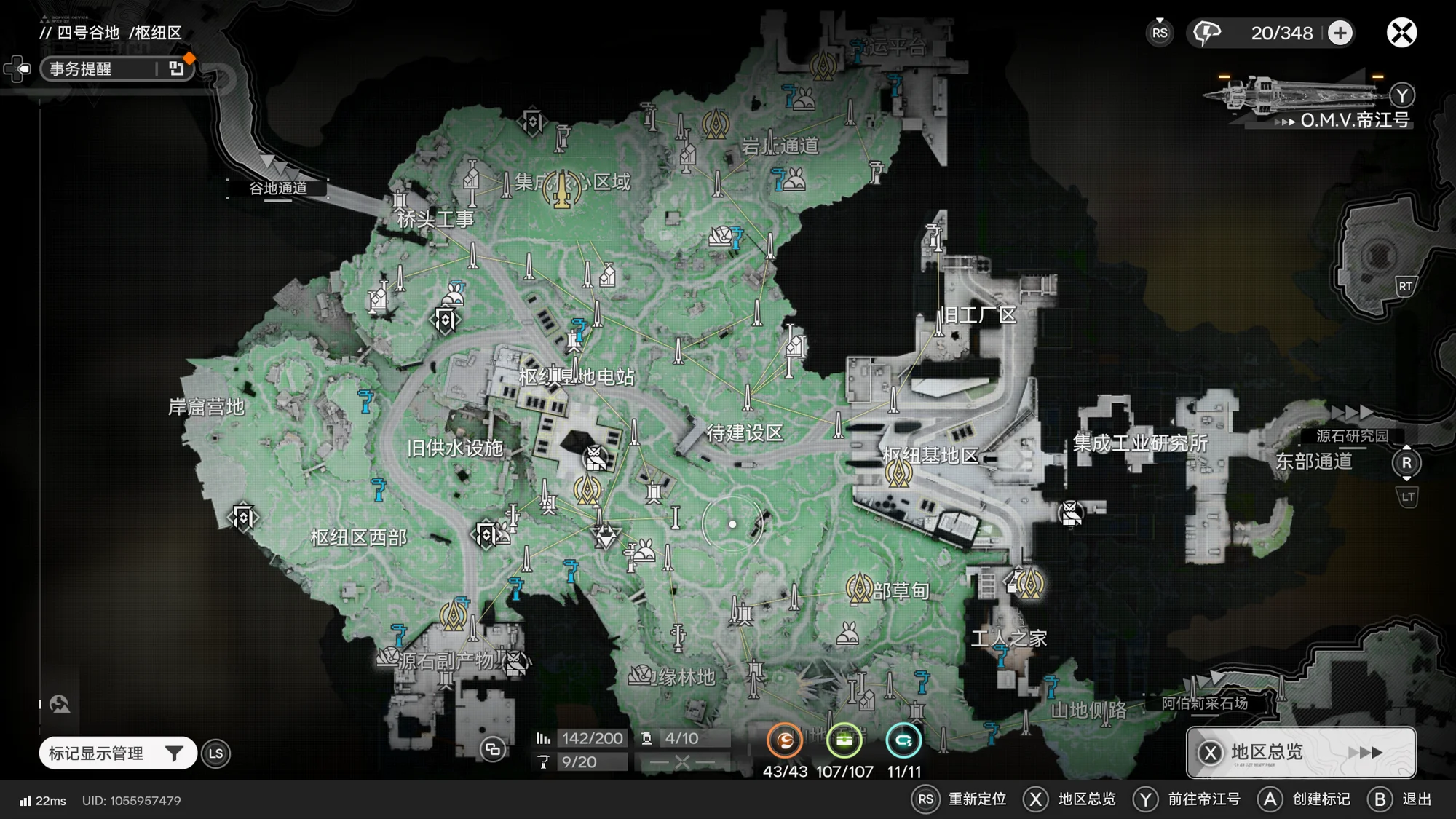This screenshot has height=819, width=1456.
Task: Select the 阿伯莉采石场 area exit label
Action: click(x=1205, y=703)
